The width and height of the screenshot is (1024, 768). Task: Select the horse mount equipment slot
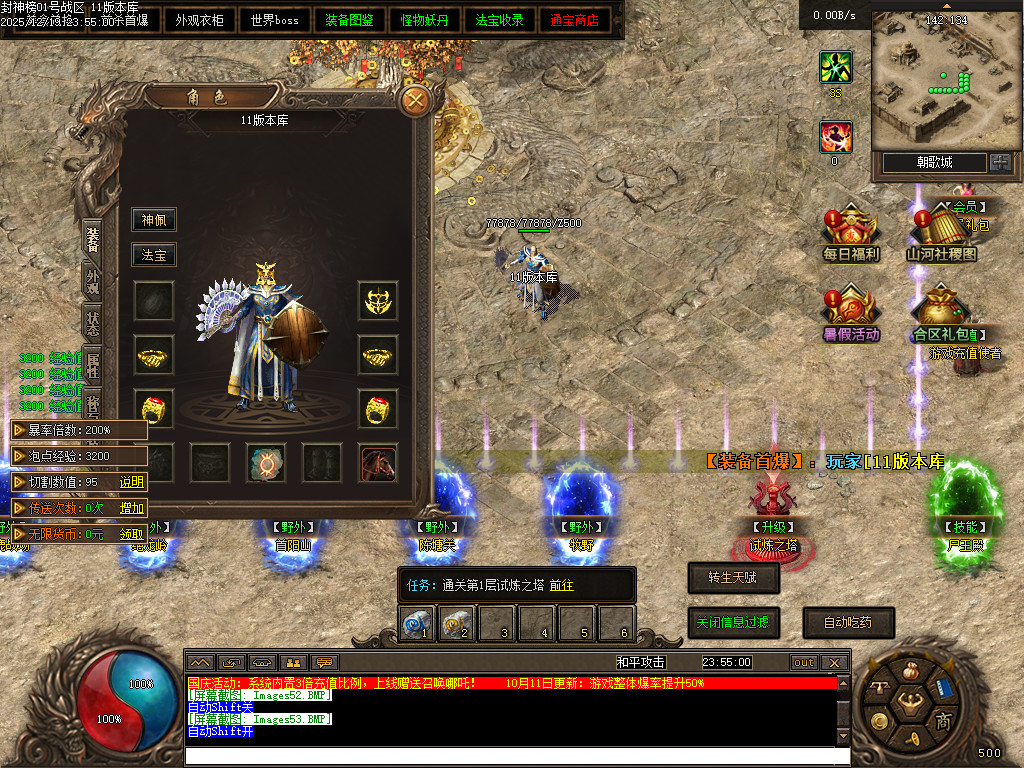(378, 463)
